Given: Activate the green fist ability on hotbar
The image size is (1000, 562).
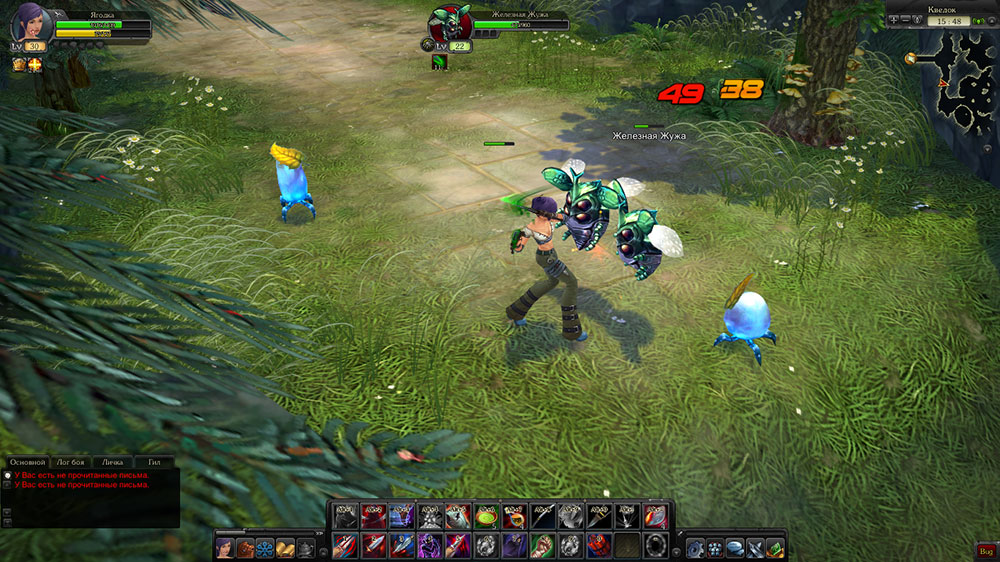Looking at the screenshot, I should [542, 545].
